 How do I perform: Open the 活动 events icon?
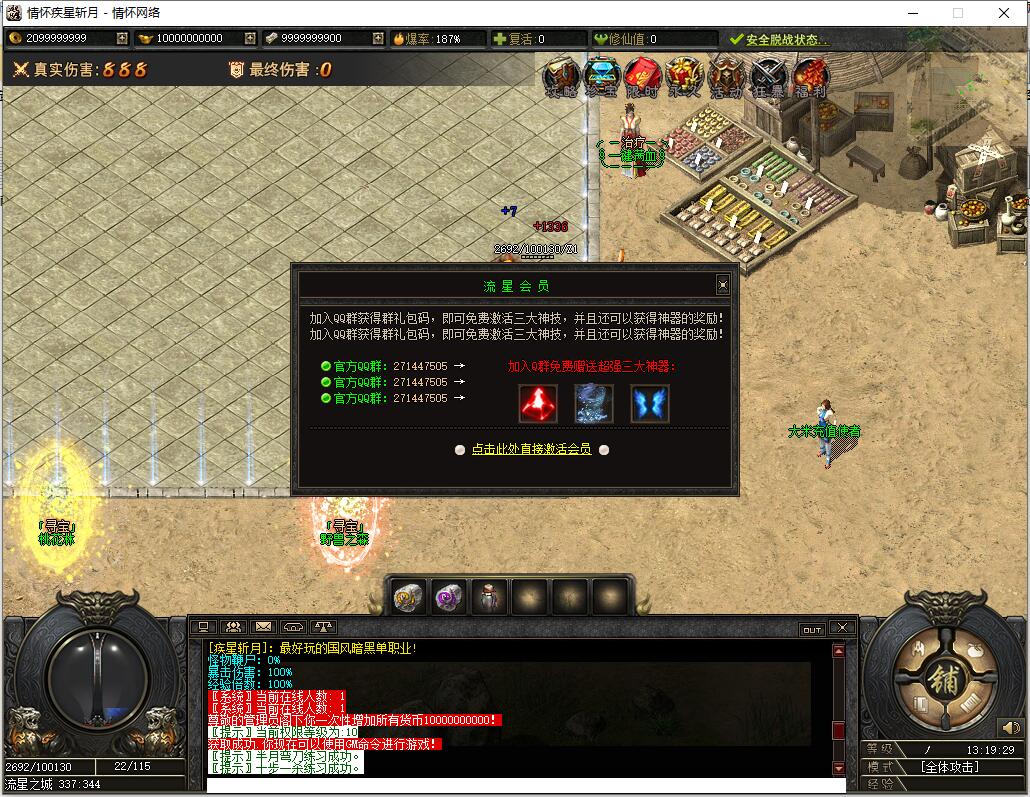click(725, 78)
